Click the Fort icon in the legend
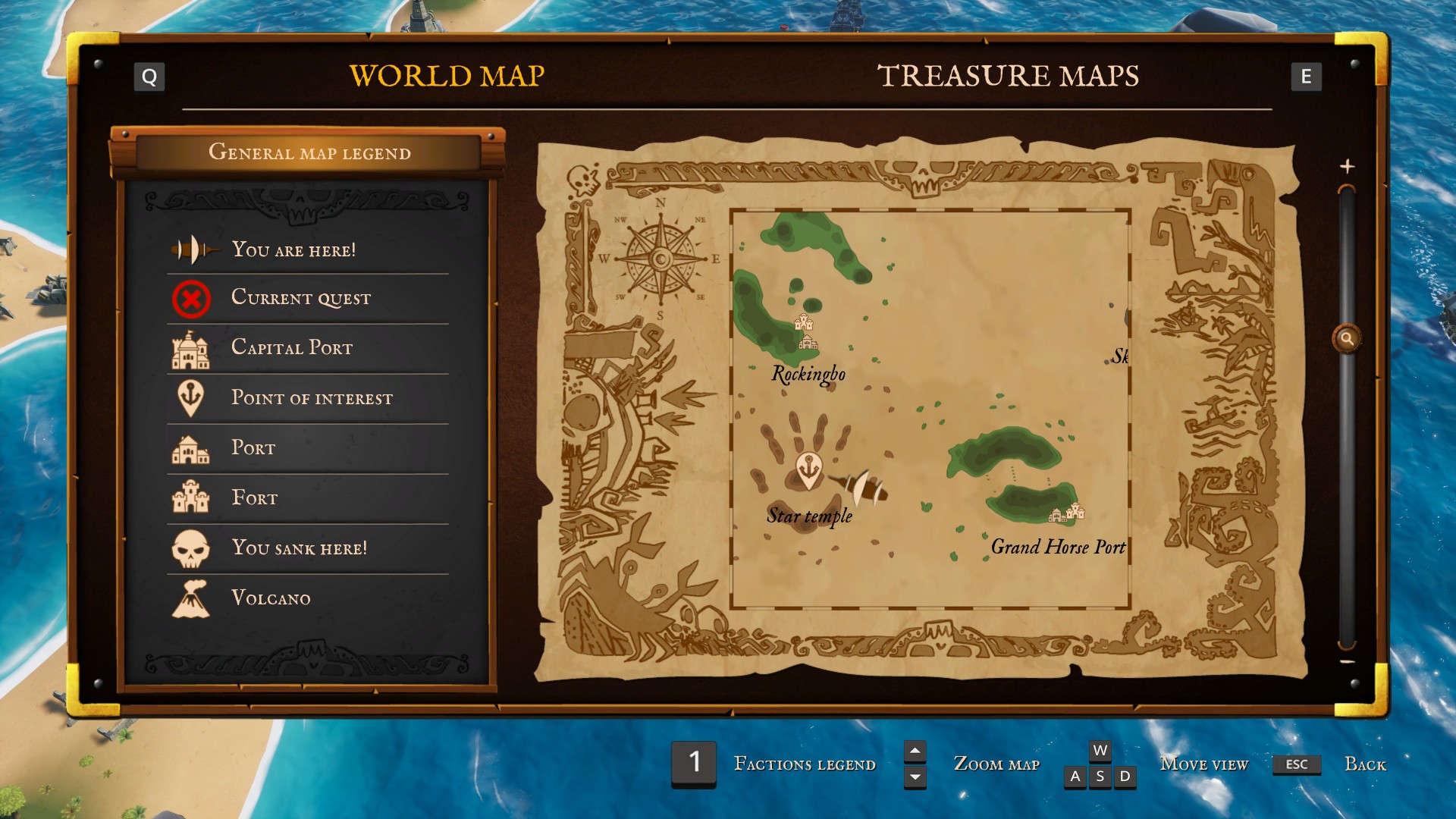The image size is (1456, 819). point(190,497)
